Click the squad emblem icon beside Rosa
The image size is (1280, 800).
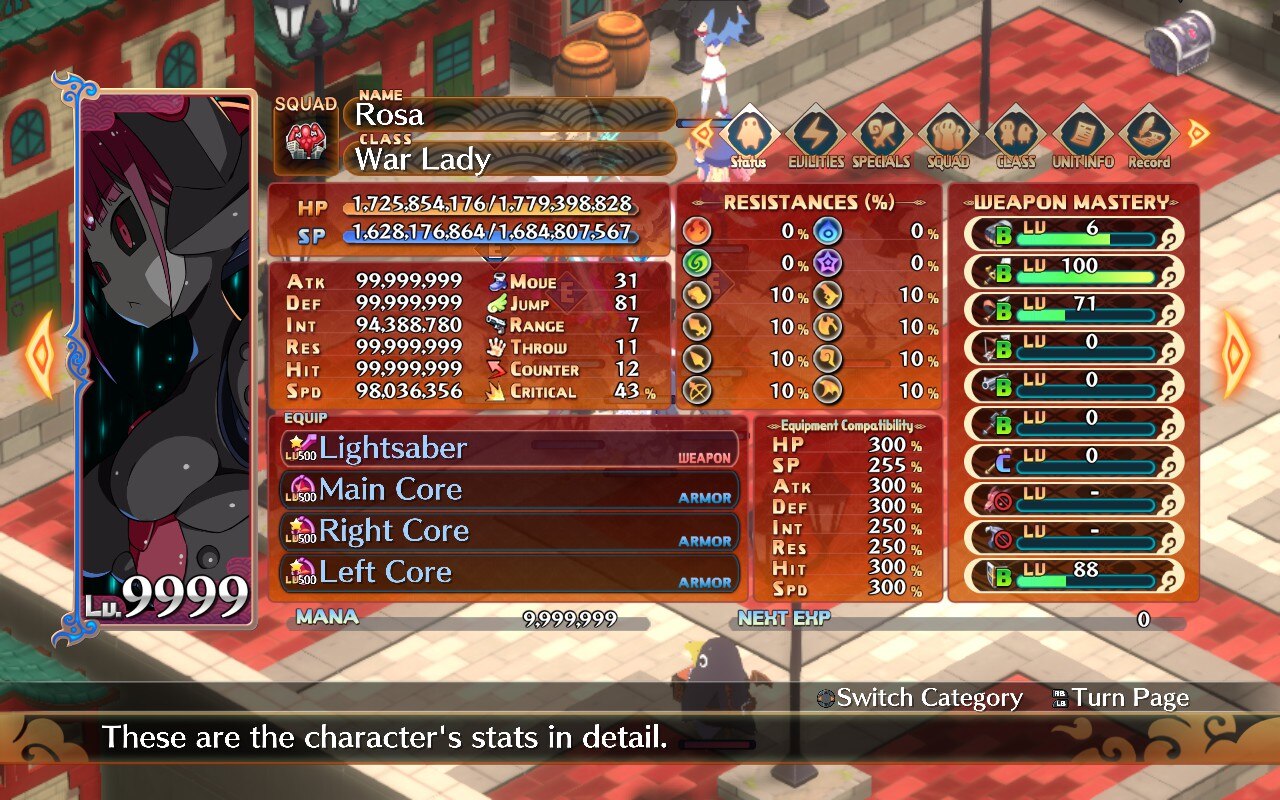pos(307,142)
